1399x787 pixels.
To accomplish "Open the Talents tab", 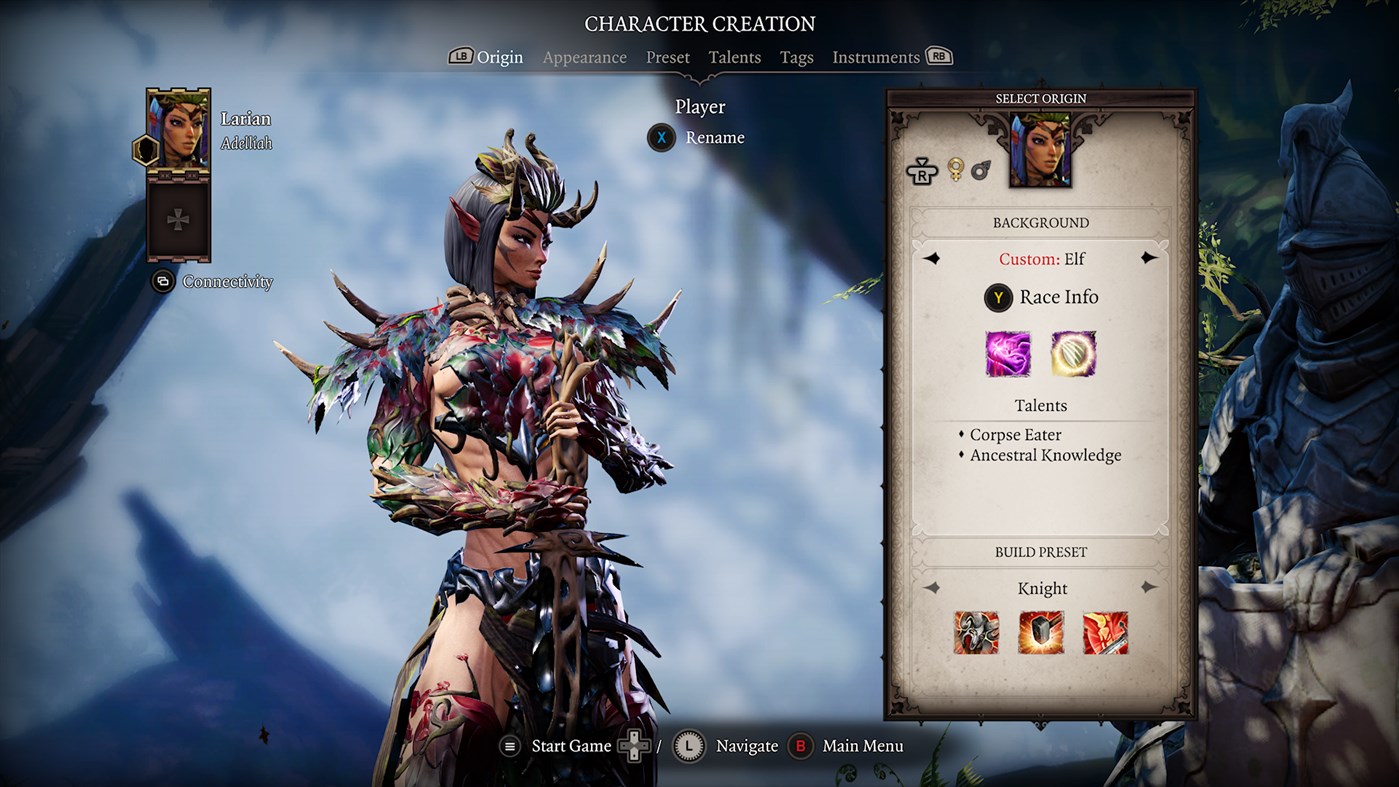I will [x=734, y=57].
